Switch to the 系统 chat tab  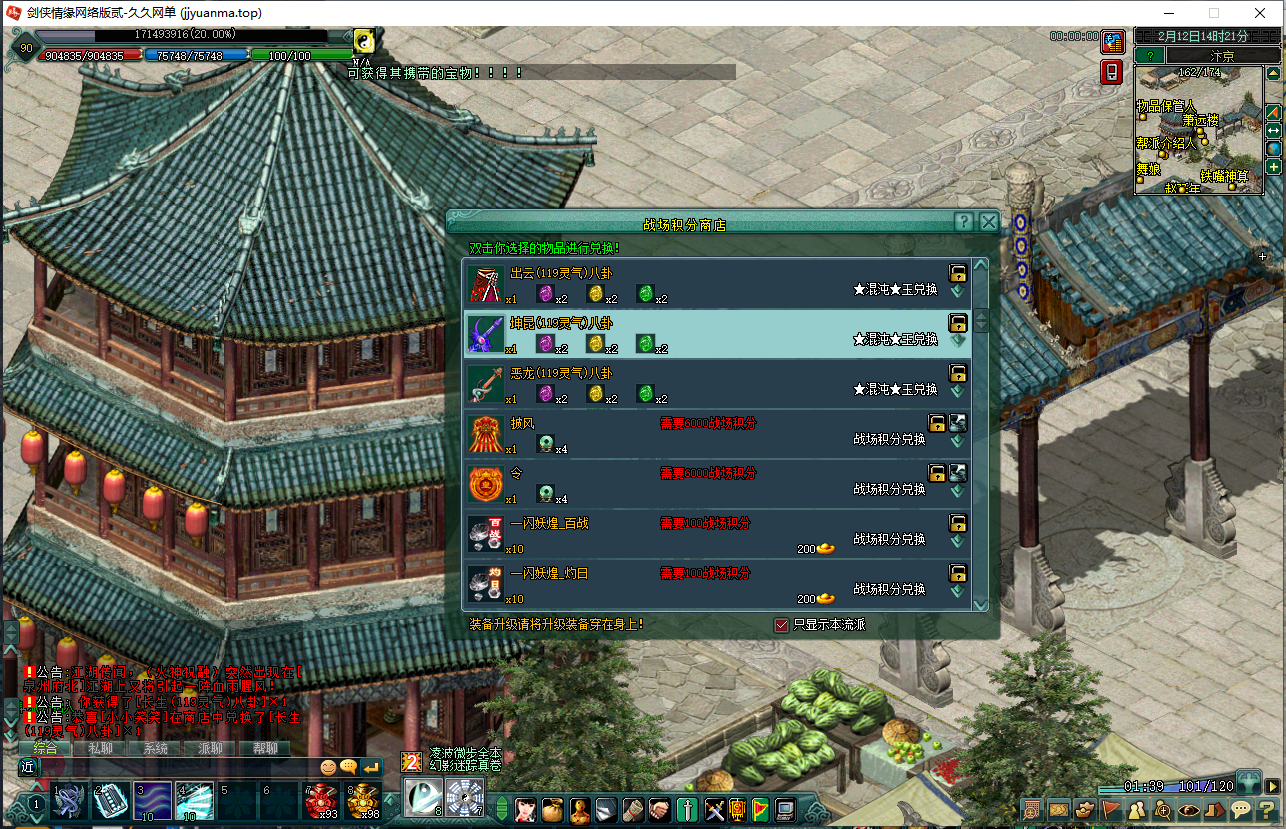tap(155, 748)
